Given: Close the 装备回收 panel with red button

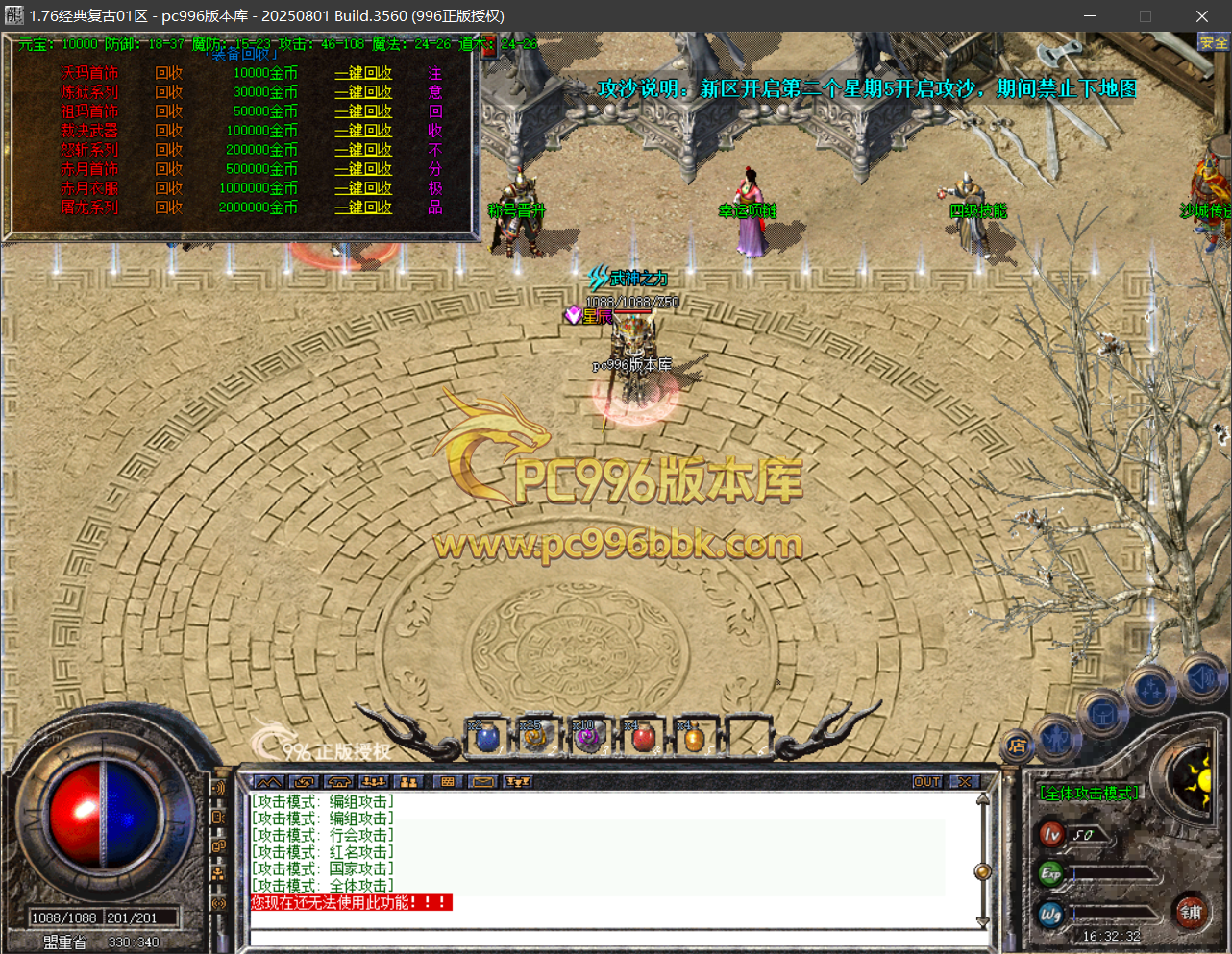Looking at the screenshot, I should click(489, 46).
